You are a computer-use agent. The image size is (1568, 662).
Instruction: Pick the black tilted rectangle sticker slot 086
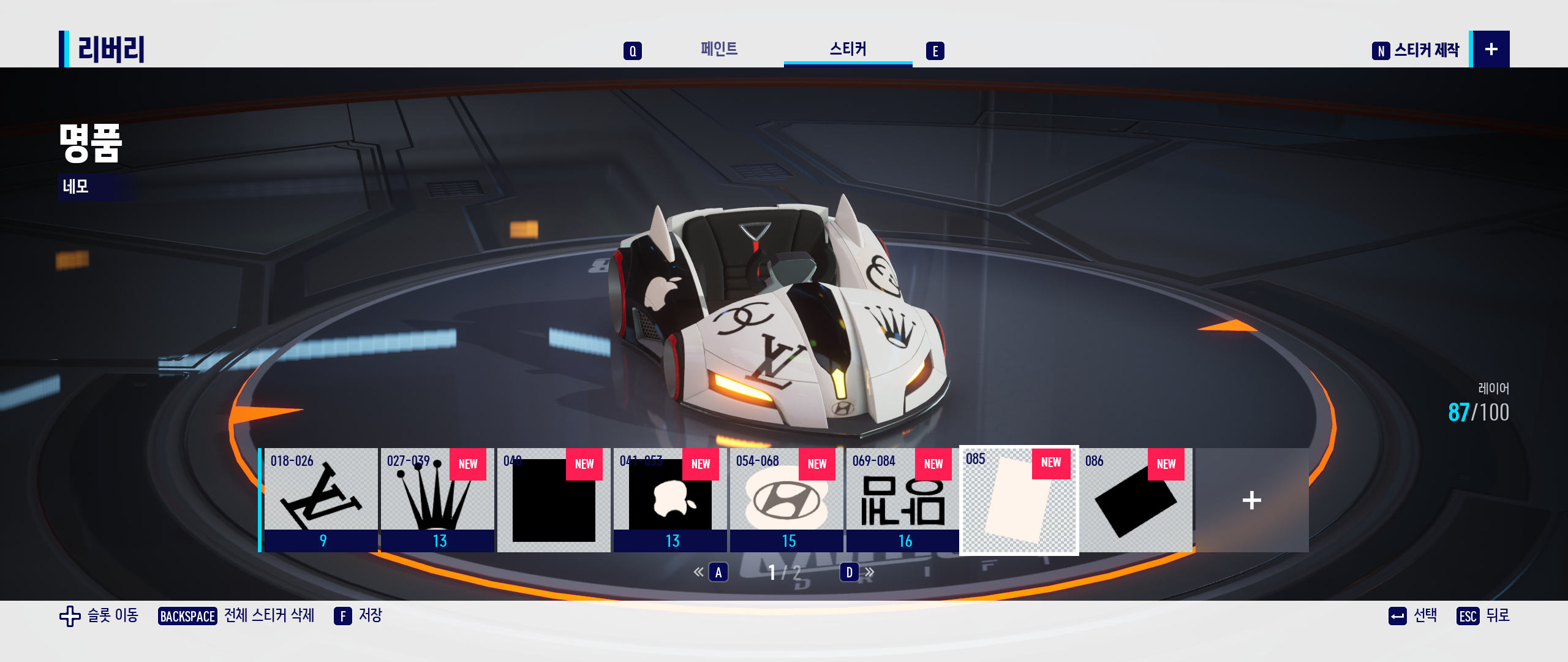click(1136, 500)
